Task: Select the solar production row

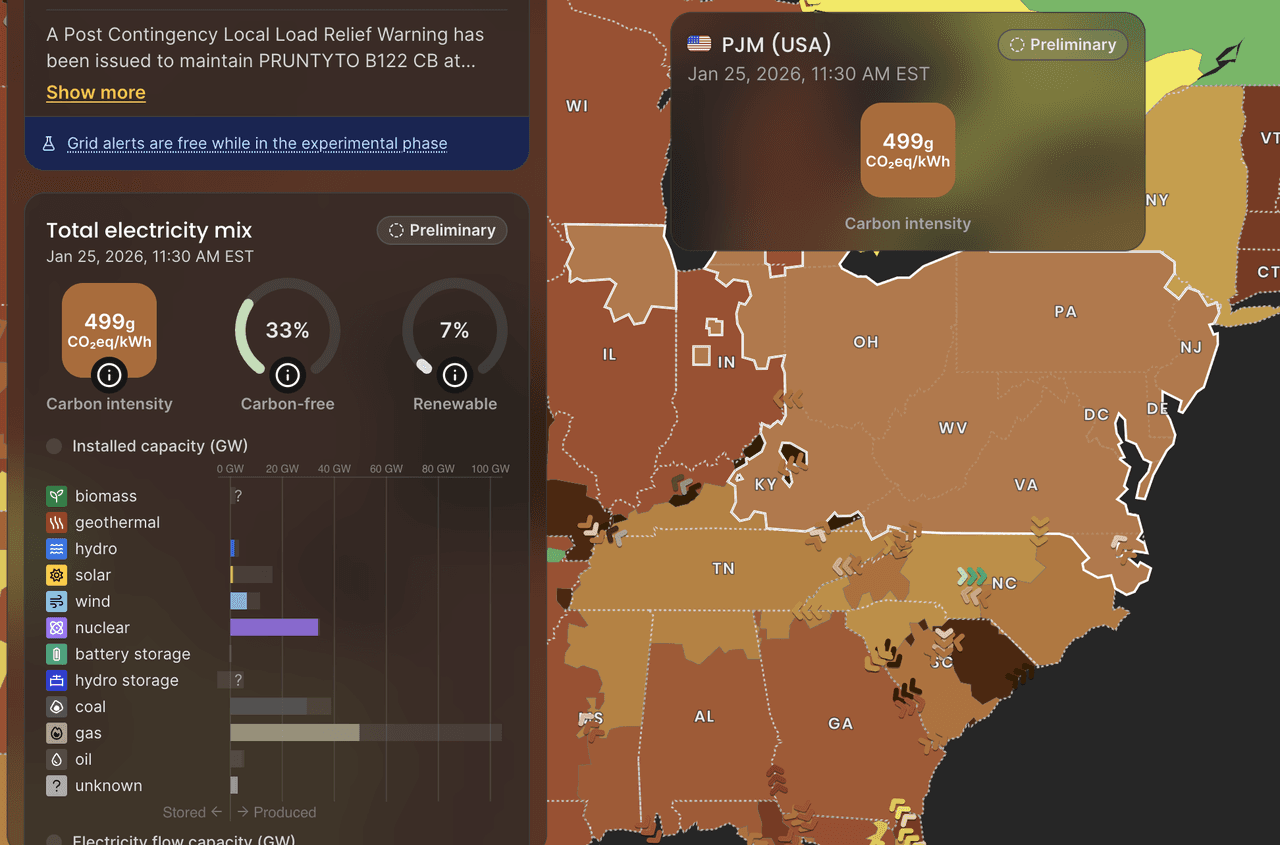Action: [x=93, y=575]
